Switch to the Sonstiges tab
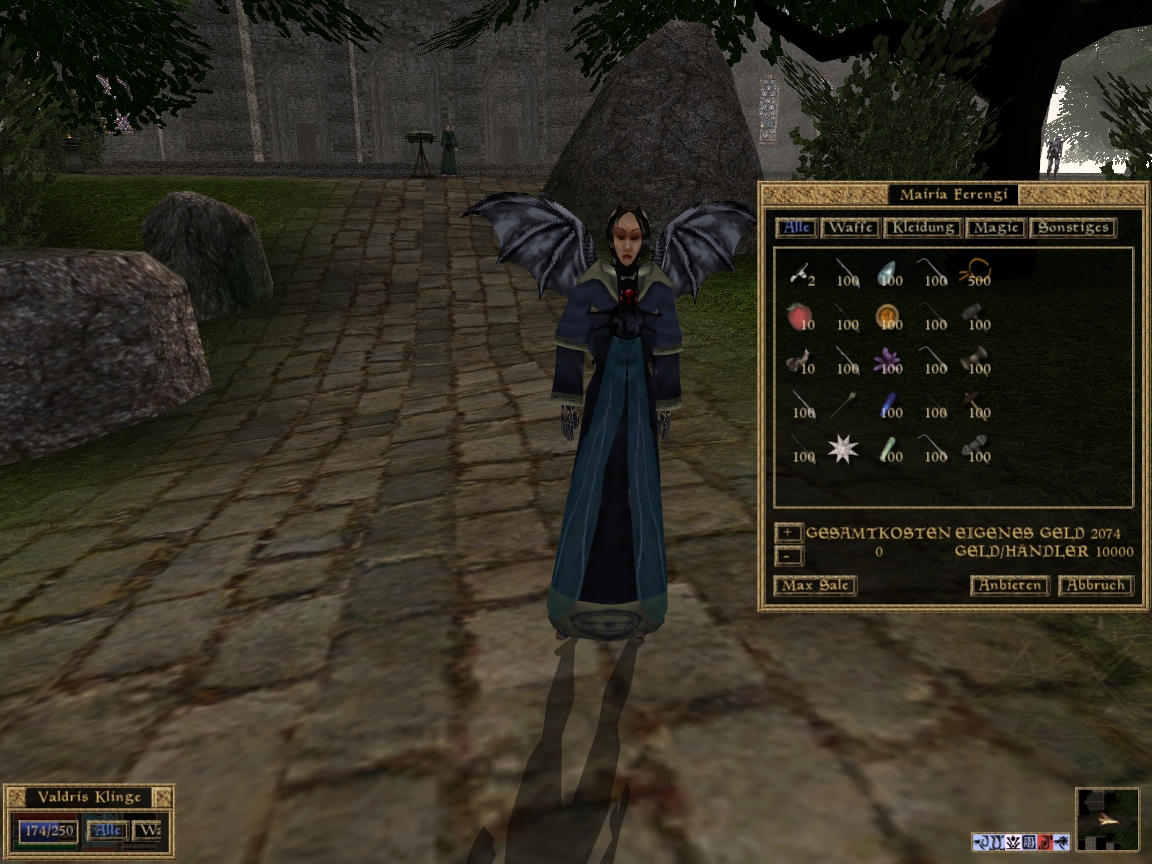 pyautogui.click(x=1071, y=228)
